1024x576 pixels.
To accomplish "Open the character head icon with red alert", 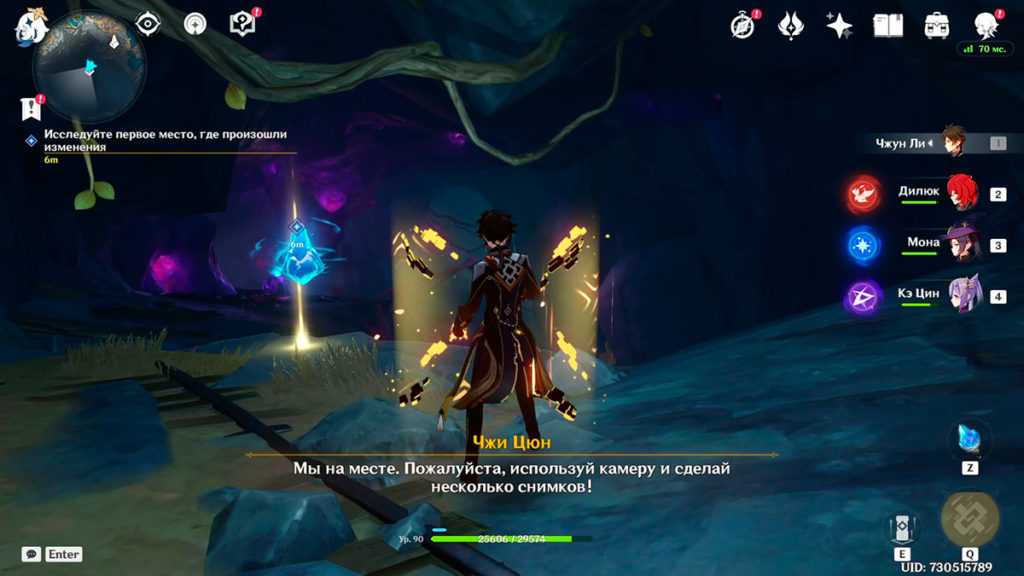I will 986,26.
